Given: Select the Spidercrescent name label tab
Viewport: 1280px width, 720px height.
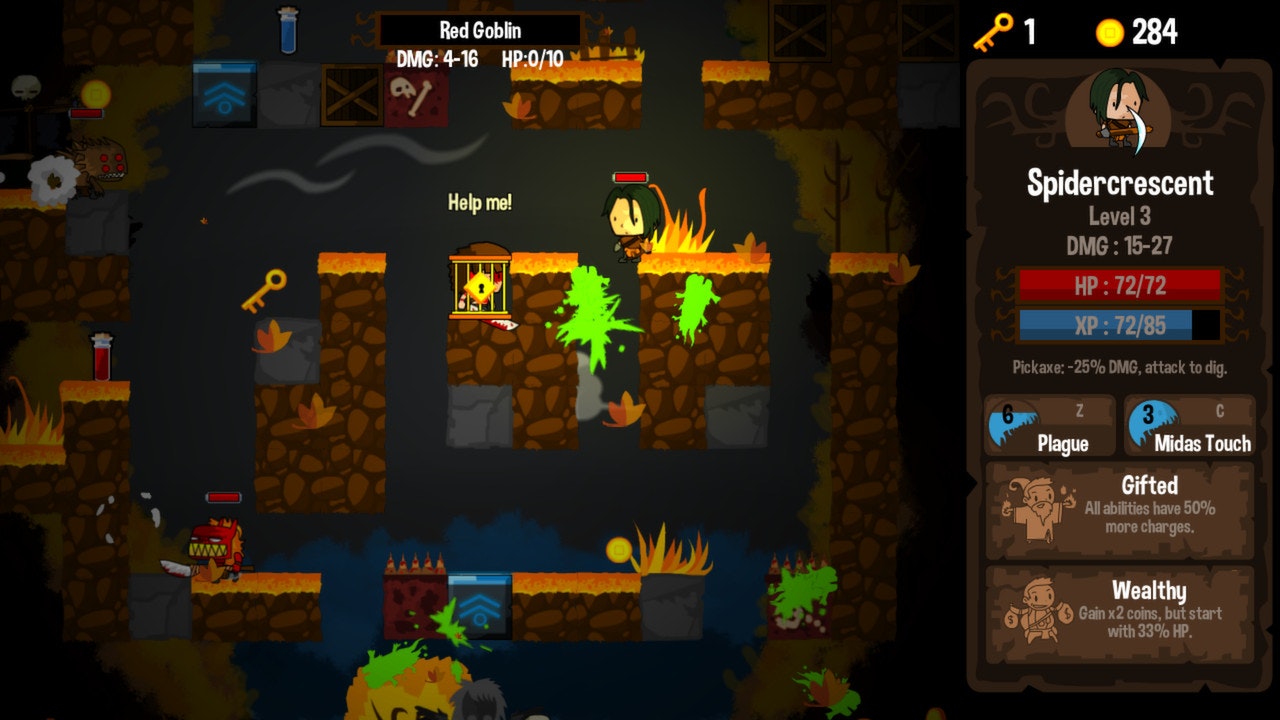Looking at the screenshot, I should pos(1118,183).
